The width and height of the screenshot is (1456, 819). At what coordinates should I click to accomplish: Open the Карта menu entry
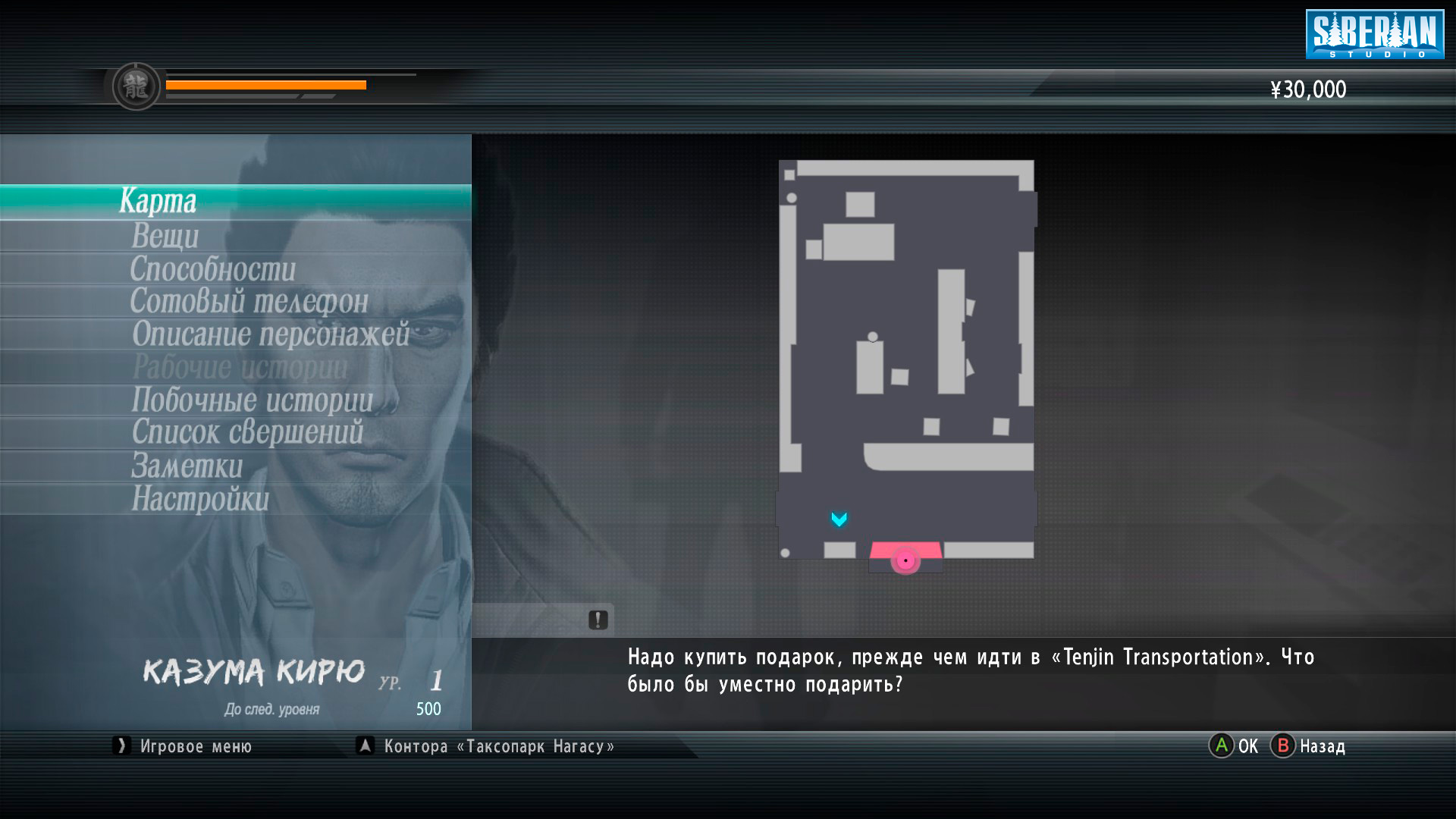point(158,202)
